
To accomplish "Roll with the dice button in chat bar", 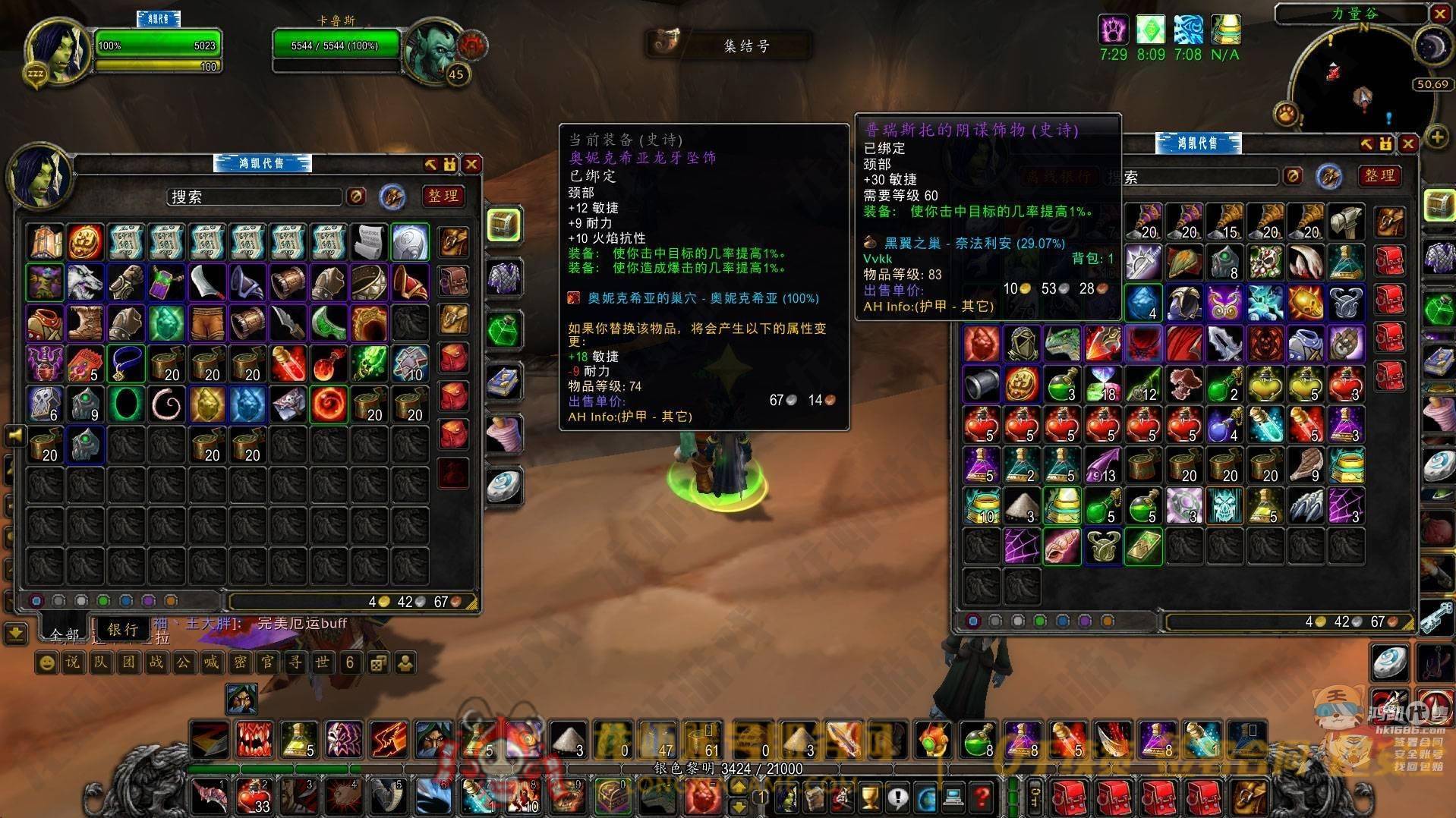I will [377, 663].
